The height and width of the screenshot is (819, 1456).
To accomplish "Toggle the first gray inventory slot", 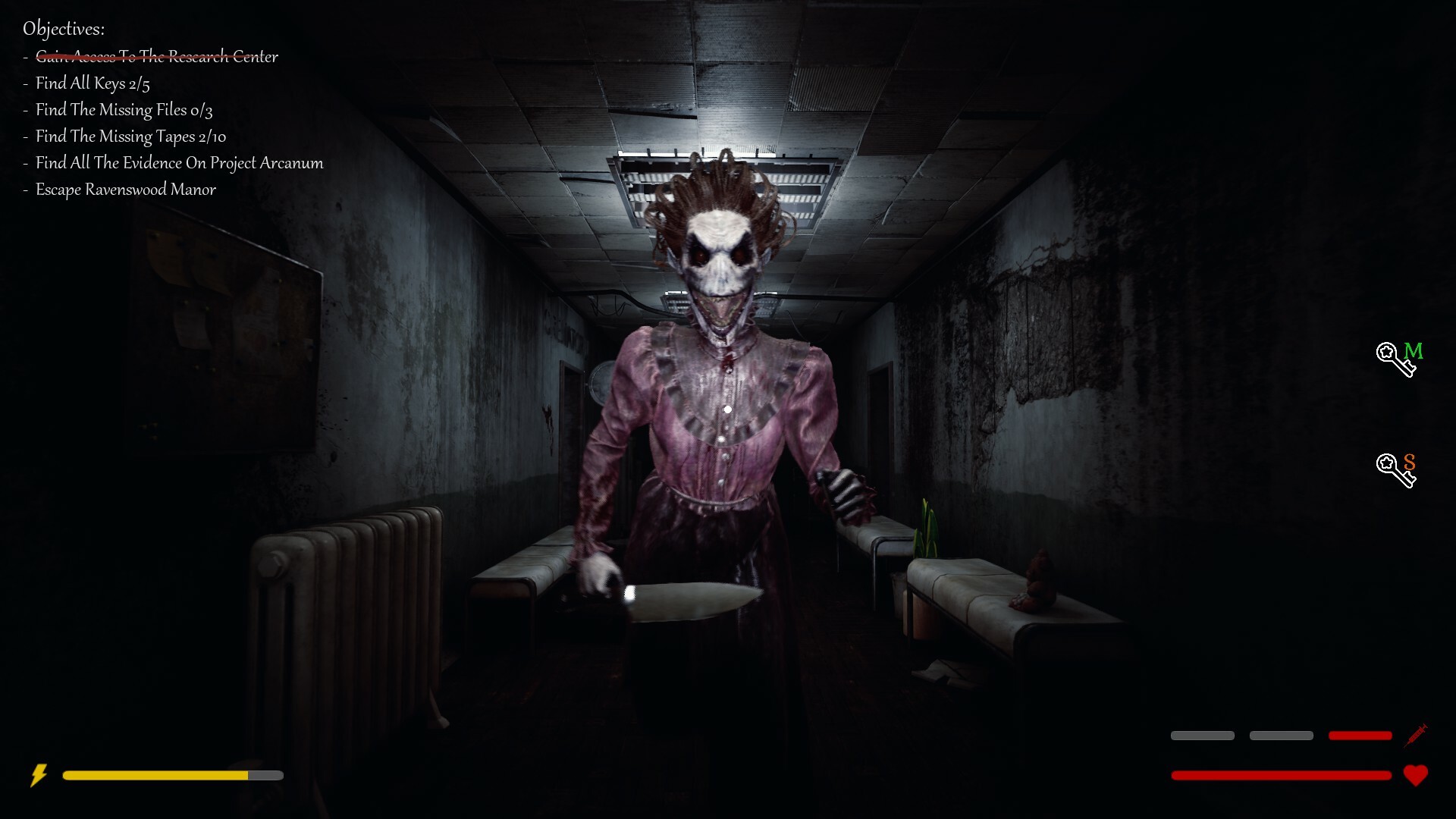I will 1202,736.
